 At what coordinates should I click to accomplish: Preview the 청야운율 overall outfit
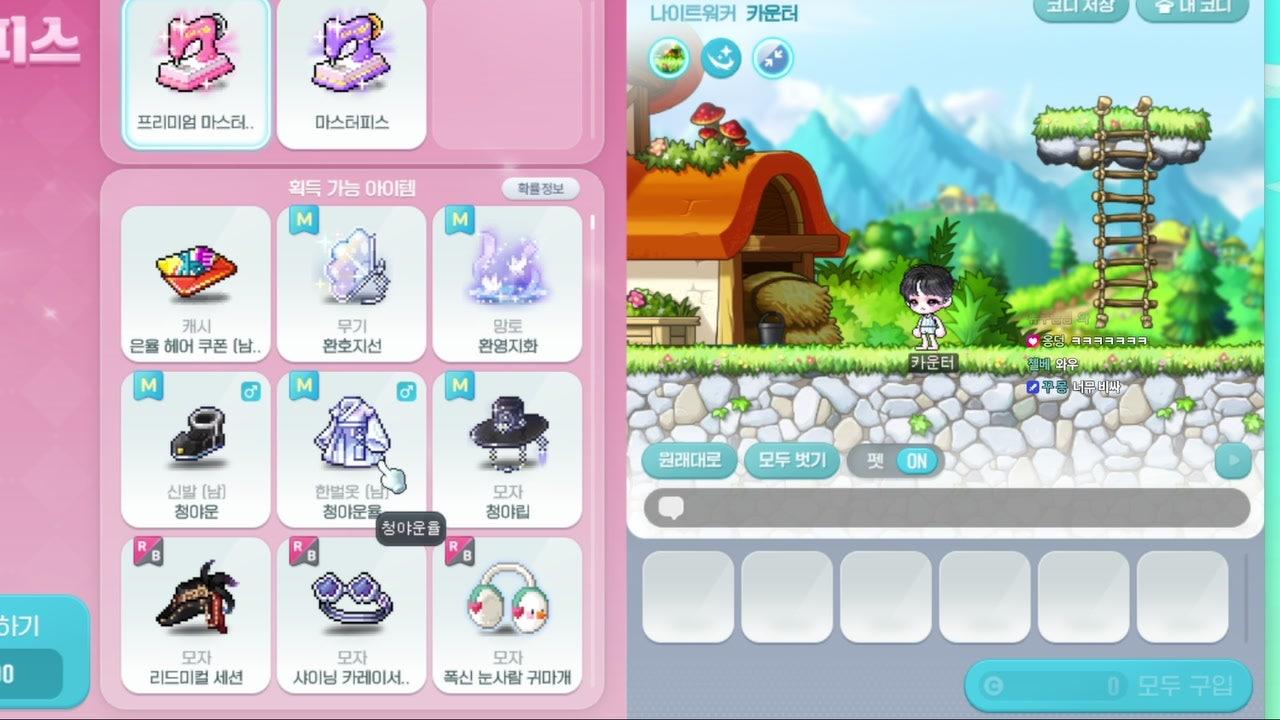[x=351, y=449]
